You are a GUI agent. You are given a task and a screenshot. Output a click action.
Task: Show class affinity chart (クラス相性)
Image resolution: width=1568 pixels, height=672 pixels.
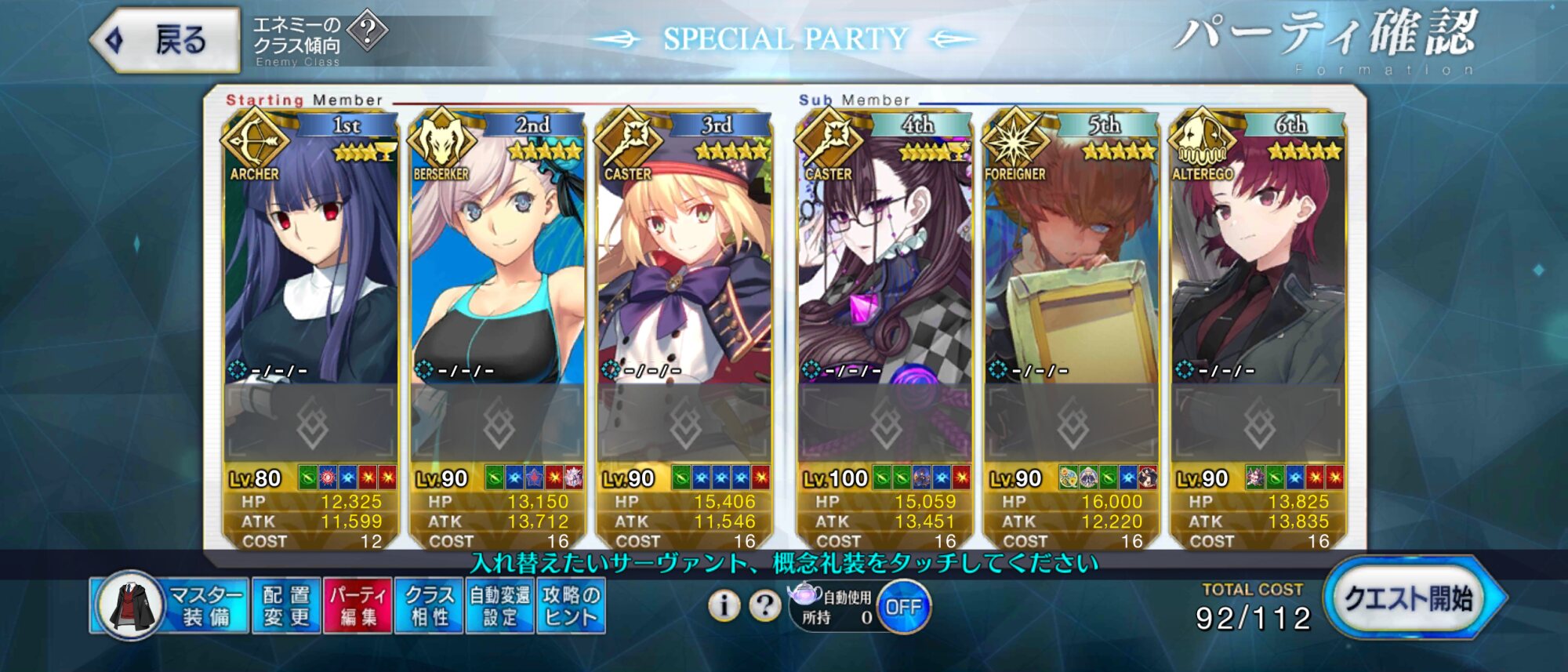[x=429, y=605]
